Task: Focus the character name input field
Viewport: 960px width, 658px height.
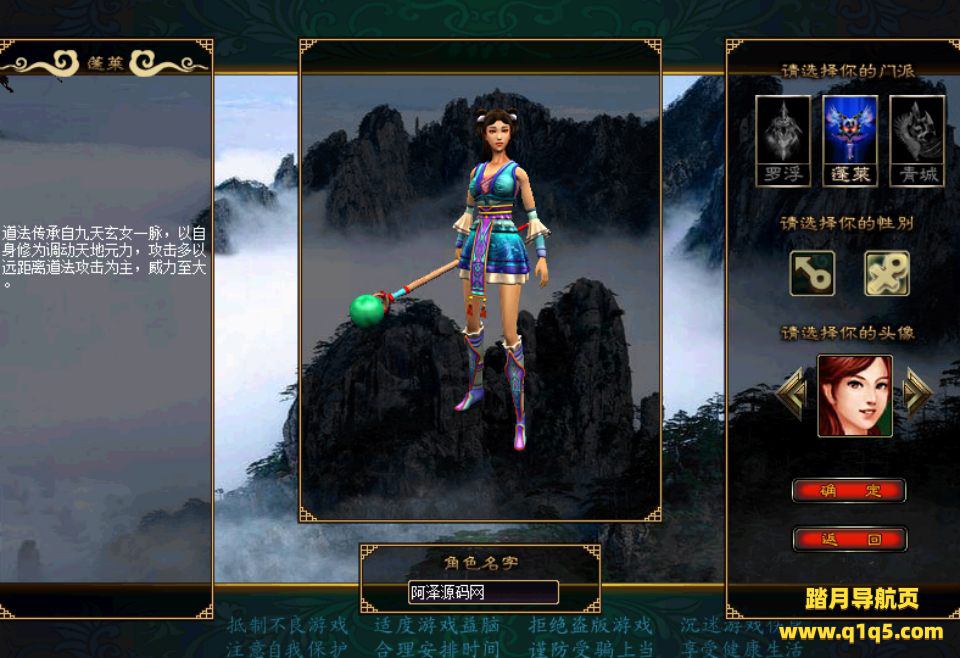Action: pyautogui.click(x=483, y=592)
